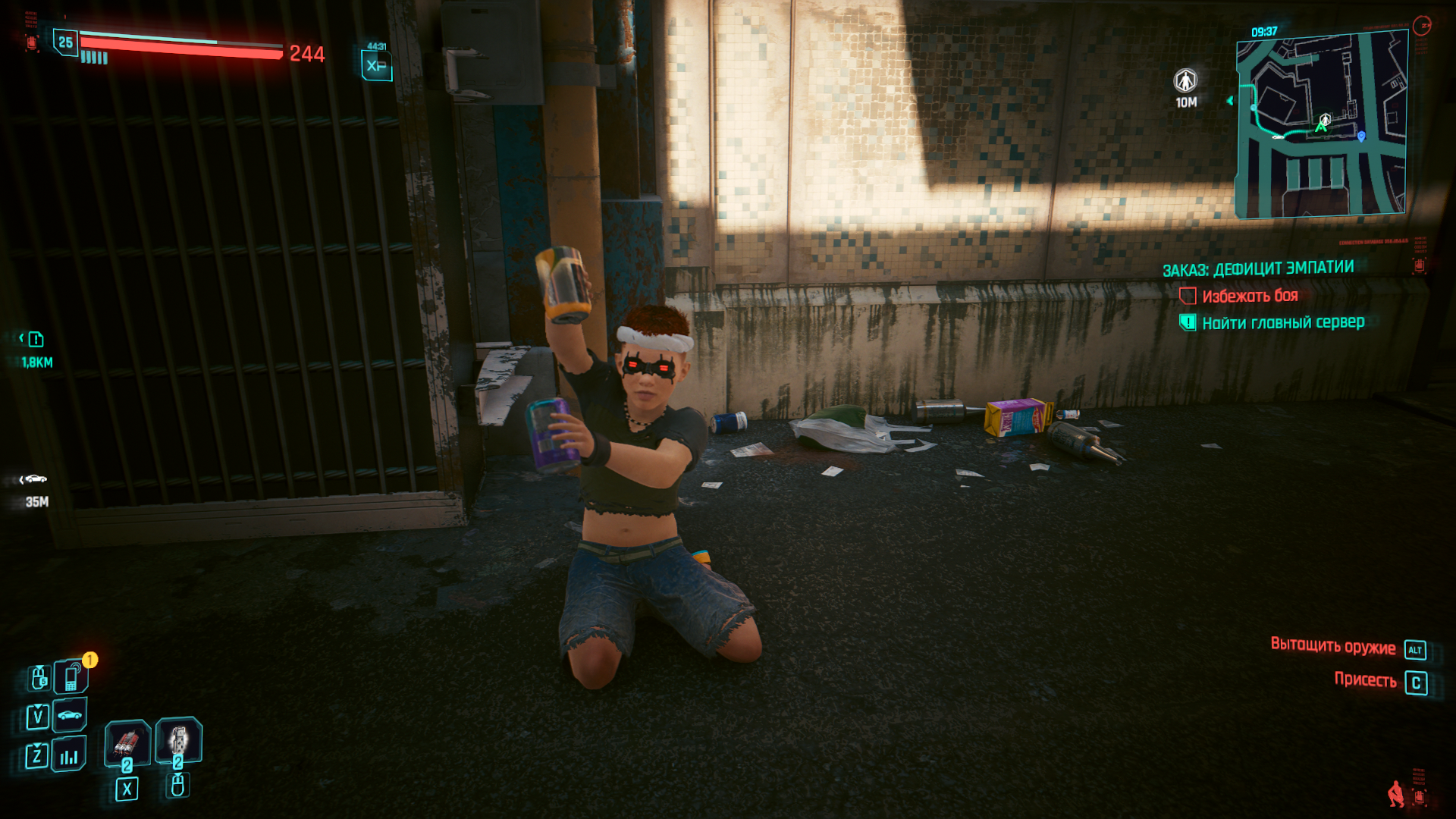Select the quest title "Заказ: Дефицит эмпатии"
This screenshot has width=1456, height=819.
1258,268
